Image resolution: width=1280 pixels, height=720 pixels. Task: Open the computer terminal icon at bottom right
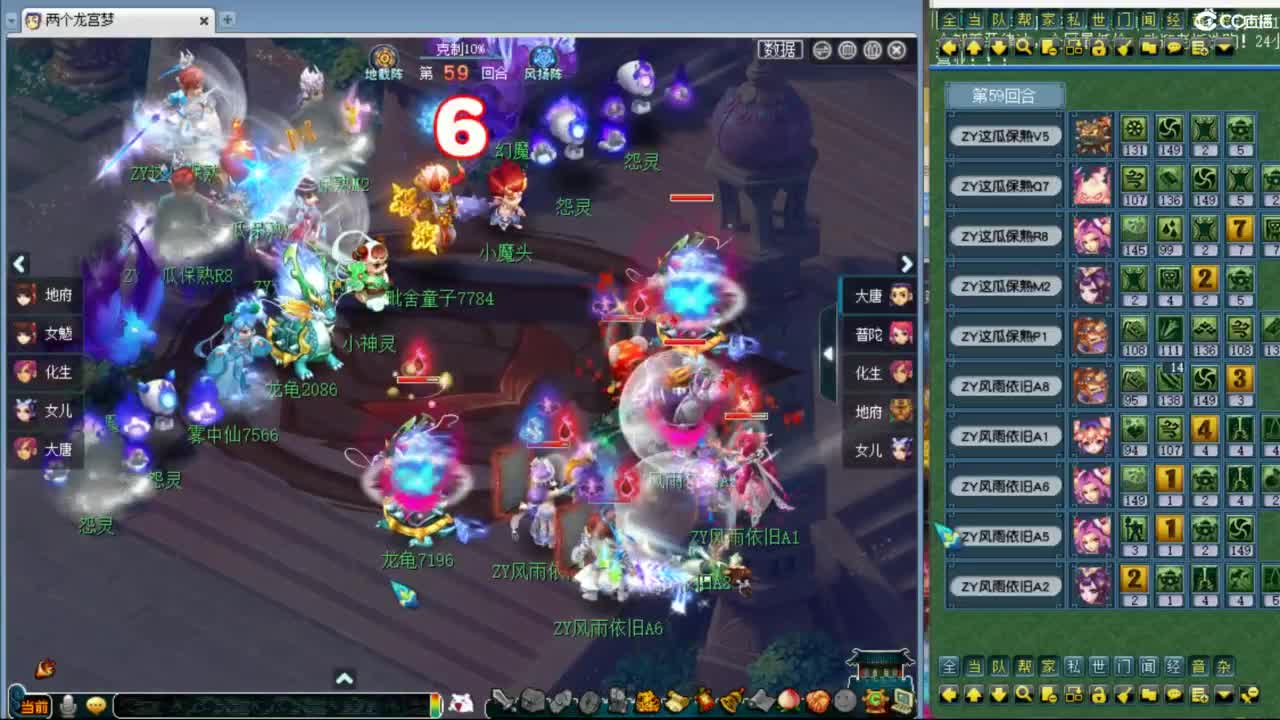[903, 700]
